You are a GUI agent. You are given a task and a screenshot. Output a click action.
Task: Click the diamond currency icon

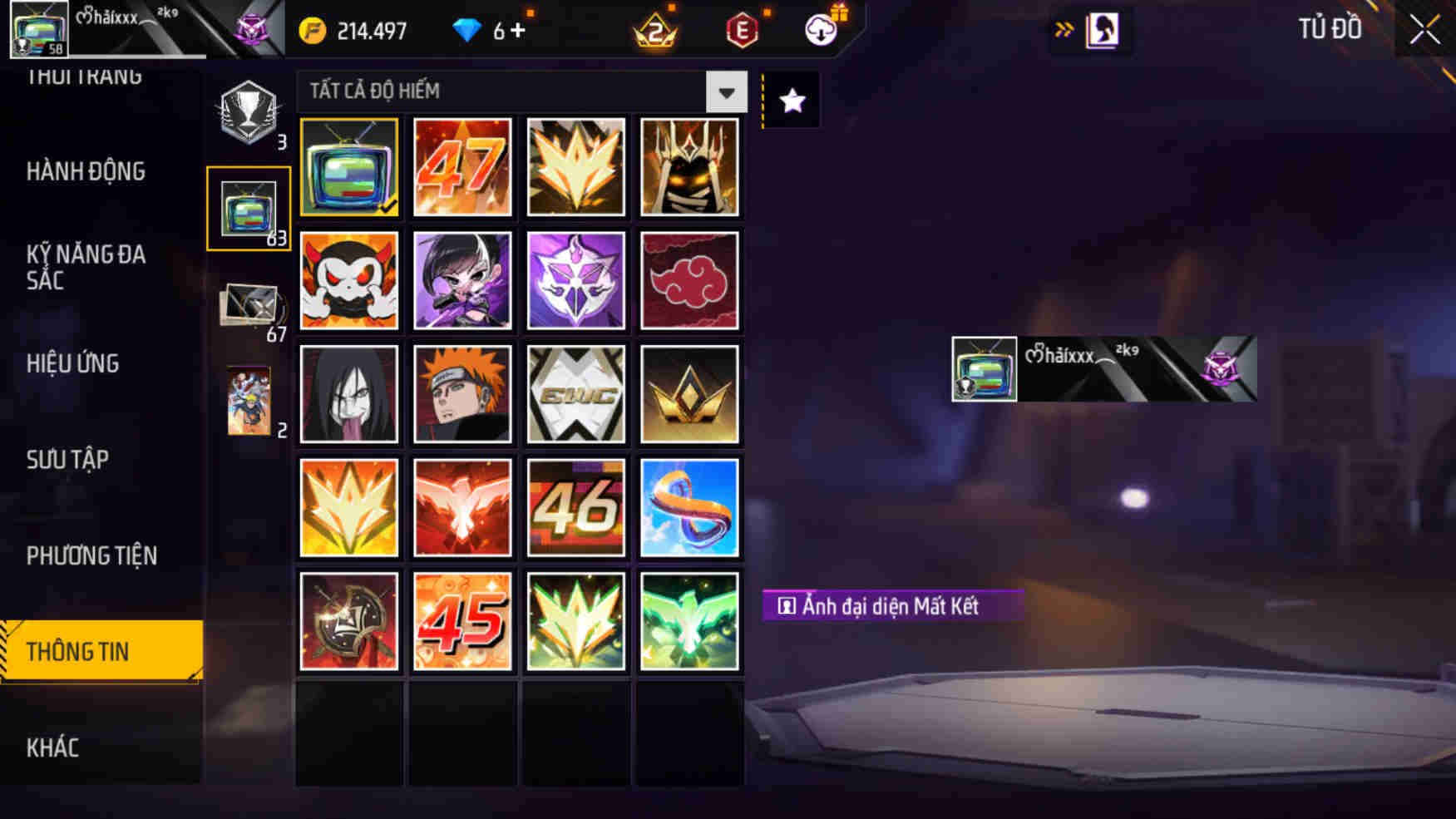[x=471, y=29]
